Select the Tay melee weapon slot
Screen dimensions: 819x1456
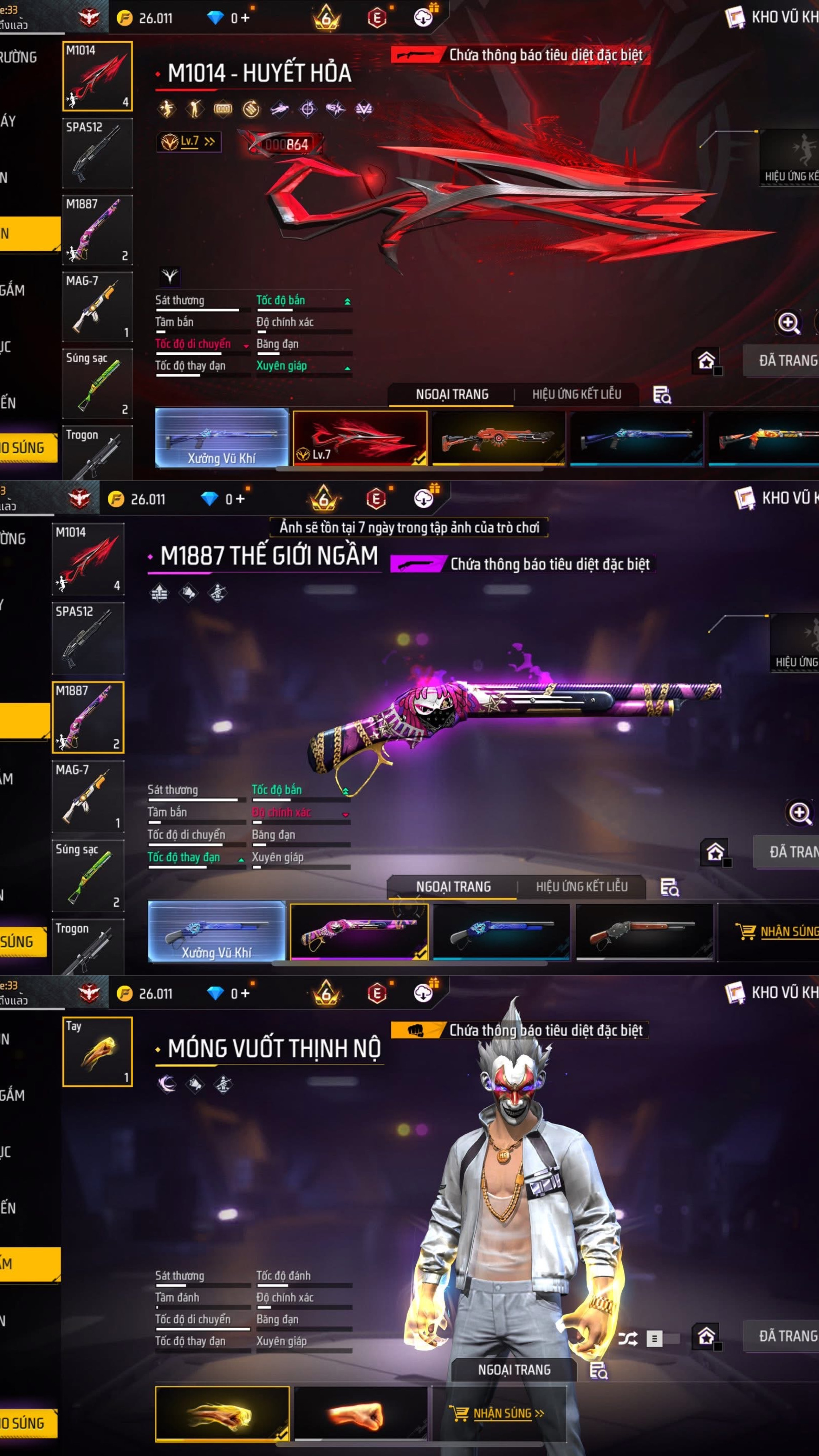tap(97, 1051)
